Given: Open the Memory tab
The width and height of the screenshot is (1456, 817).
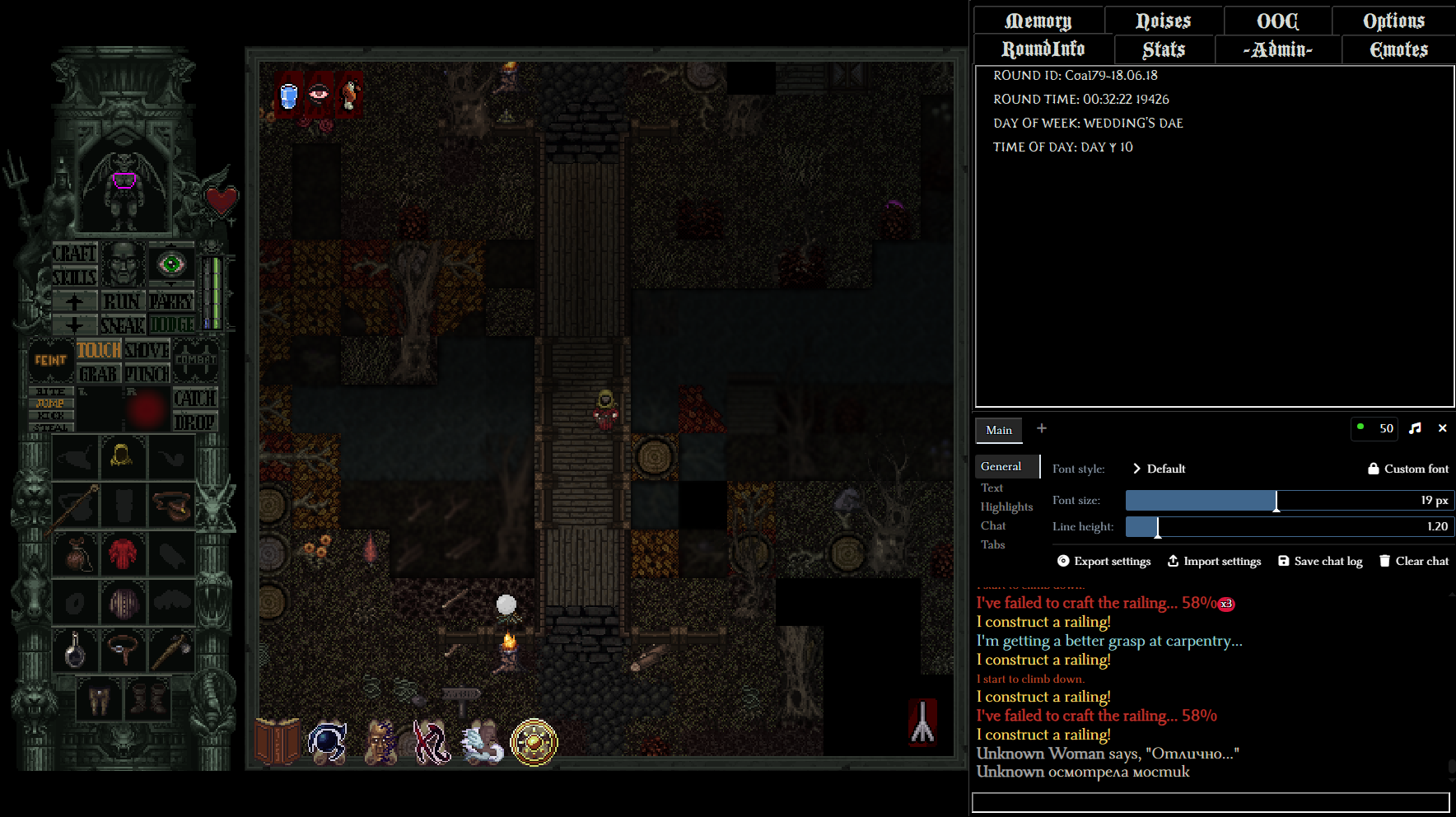Looking at the screenshot, I should [x=1038, y=21].
